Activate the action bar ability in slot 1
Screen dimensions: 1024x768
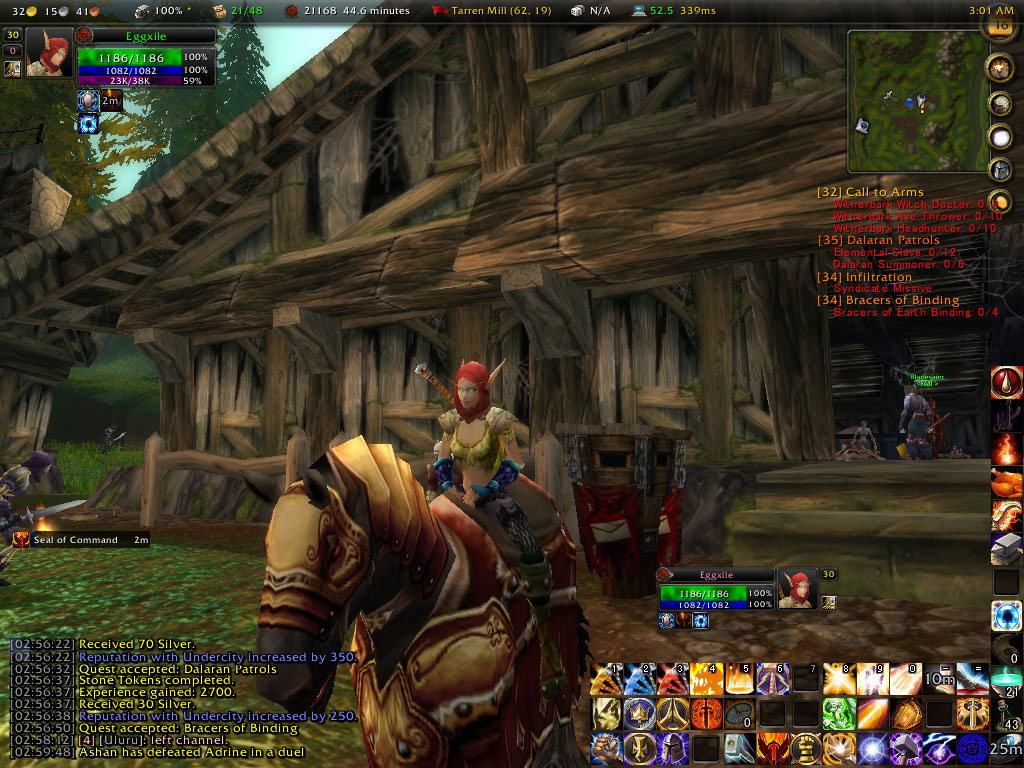pyautogui.click(x=603, y=680)
